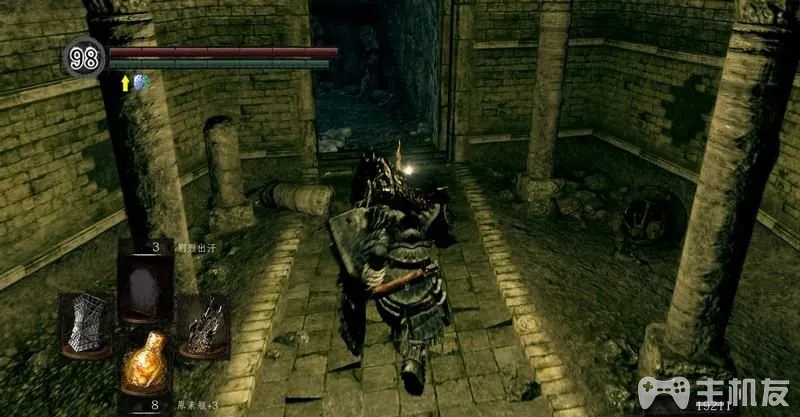800x417 pixels.
Task: Click the yellow arrow status buff icon
Action: click(x=125, y=84)
